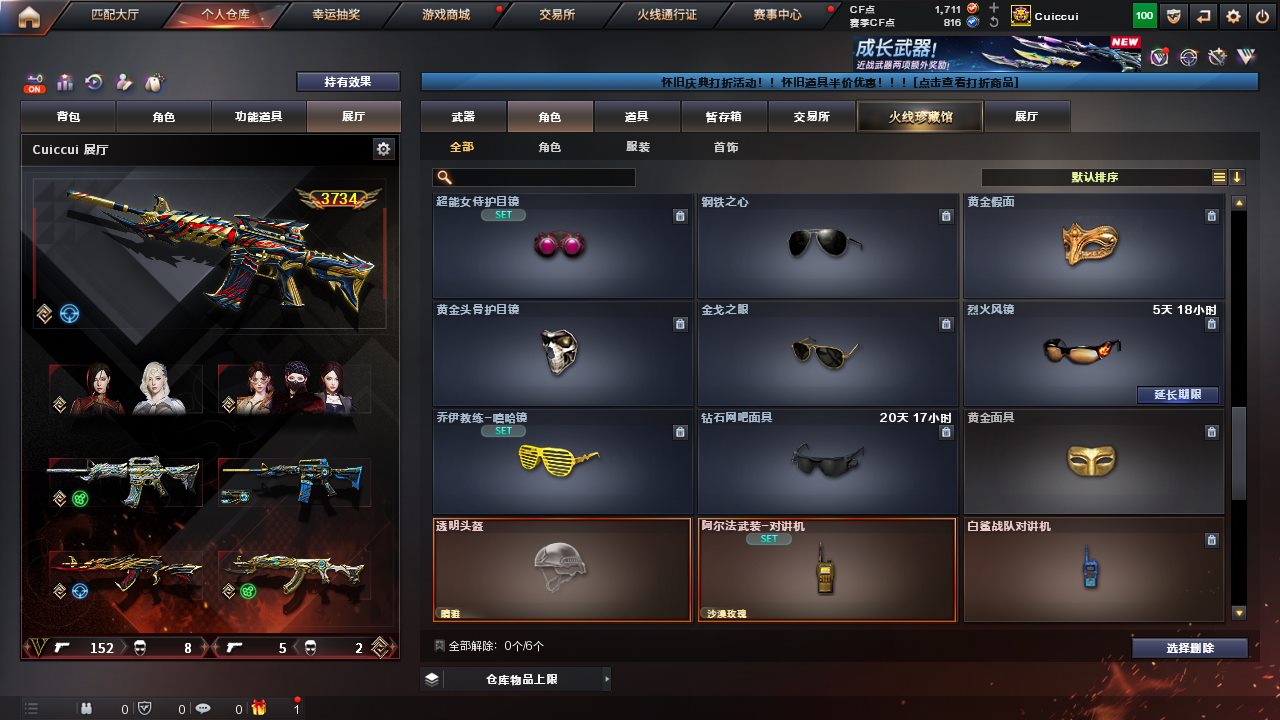1280x720 pixels.
Task: Select the 武器 weapons tab
Action: point(463,117)
